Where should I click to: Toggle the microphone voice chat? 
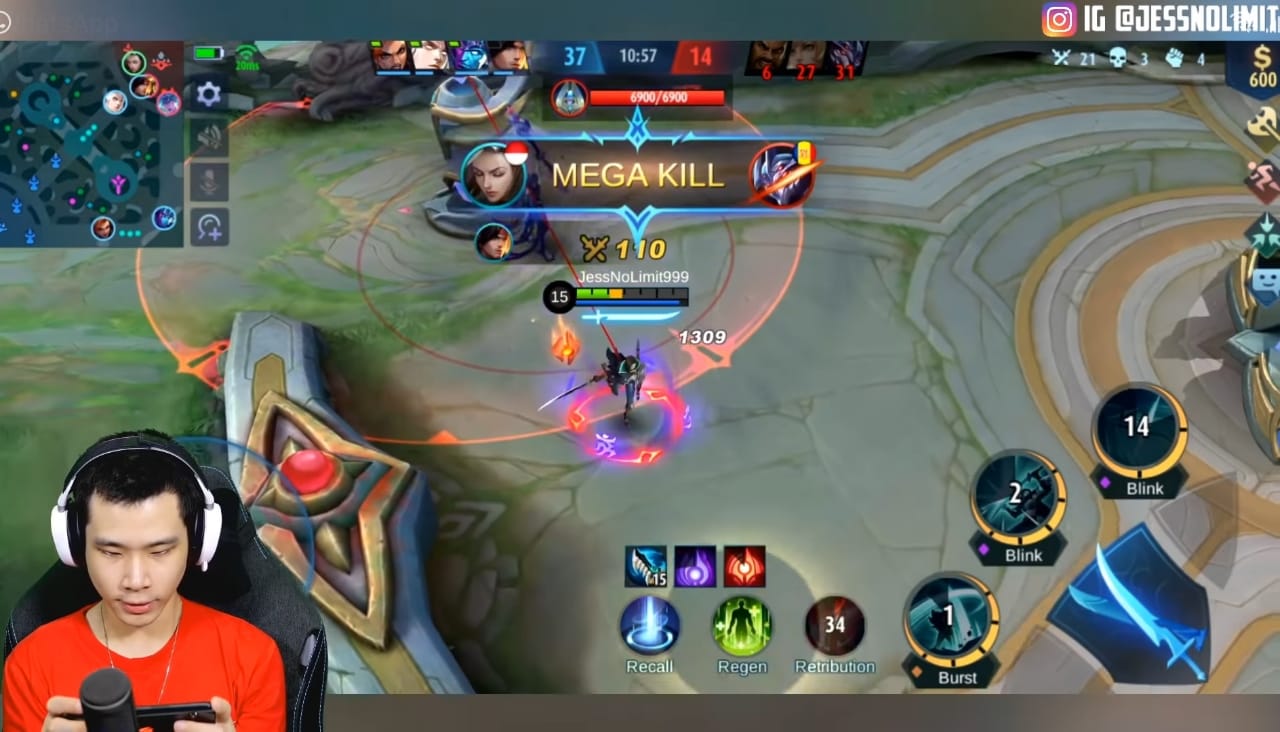tap(208, 183)
